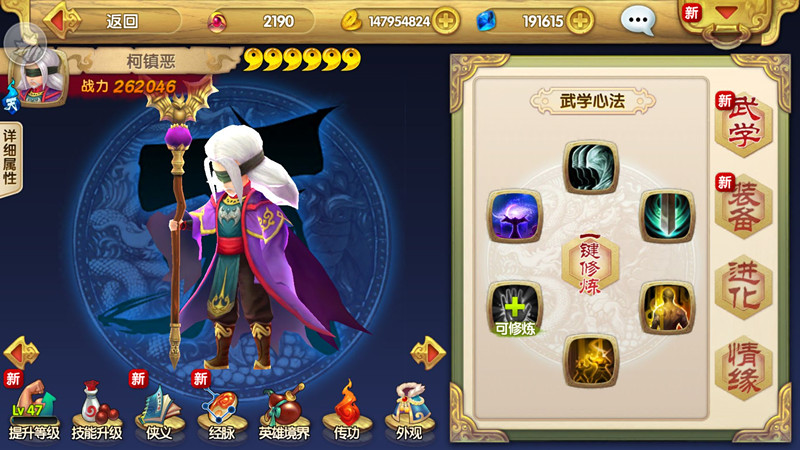The width and height of the screenshot is (800, 450).
Task: Open the 详细属性 detailed attributes tab
Action: click(x=10, y=158)
